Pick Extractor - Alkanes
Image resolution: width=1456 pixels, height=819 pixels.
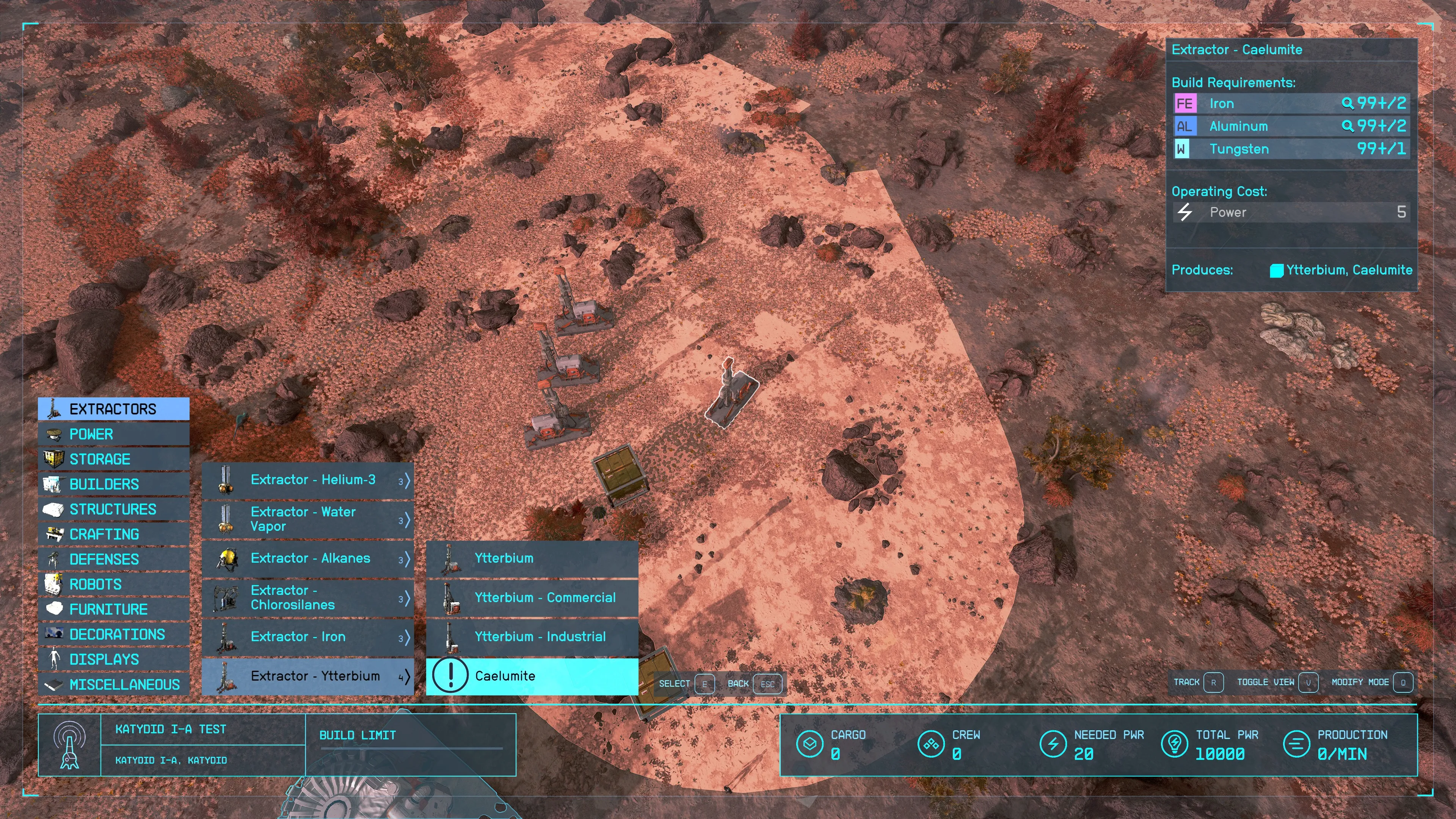tap(308, 559)
